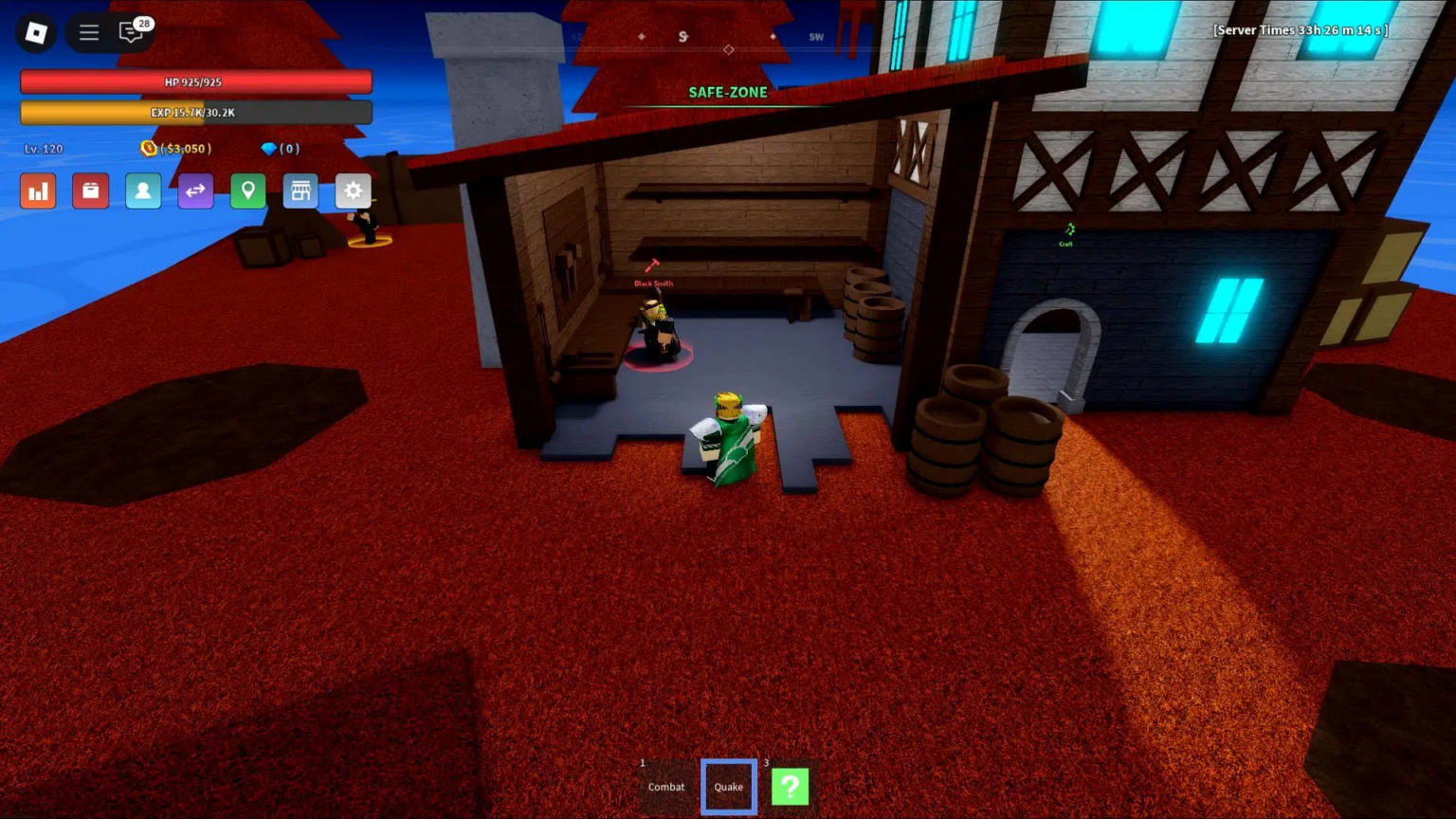1456x819 pixels.
Task: Select the Combat hotbar slot
Action: tap(665, 786)
